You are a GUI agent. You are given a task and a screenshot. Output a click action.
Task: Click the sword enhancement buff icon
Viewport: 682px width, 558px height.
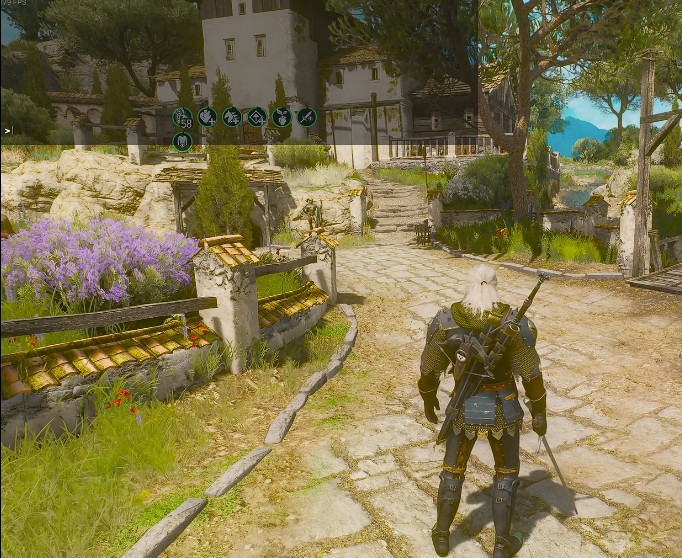coord(306,117)
